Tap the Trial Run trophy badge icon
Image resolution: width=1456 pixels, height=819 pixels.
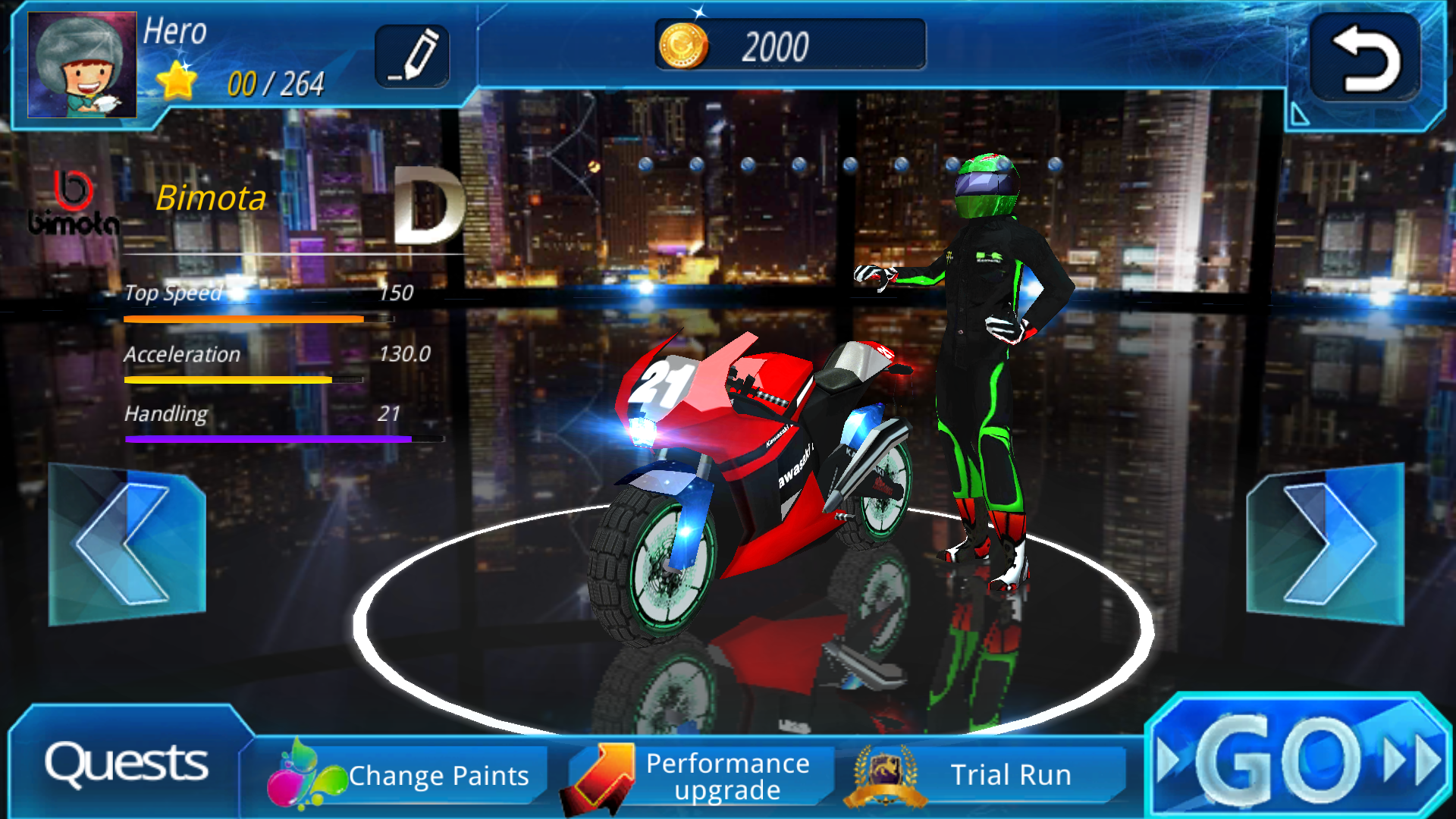(886, 774)
